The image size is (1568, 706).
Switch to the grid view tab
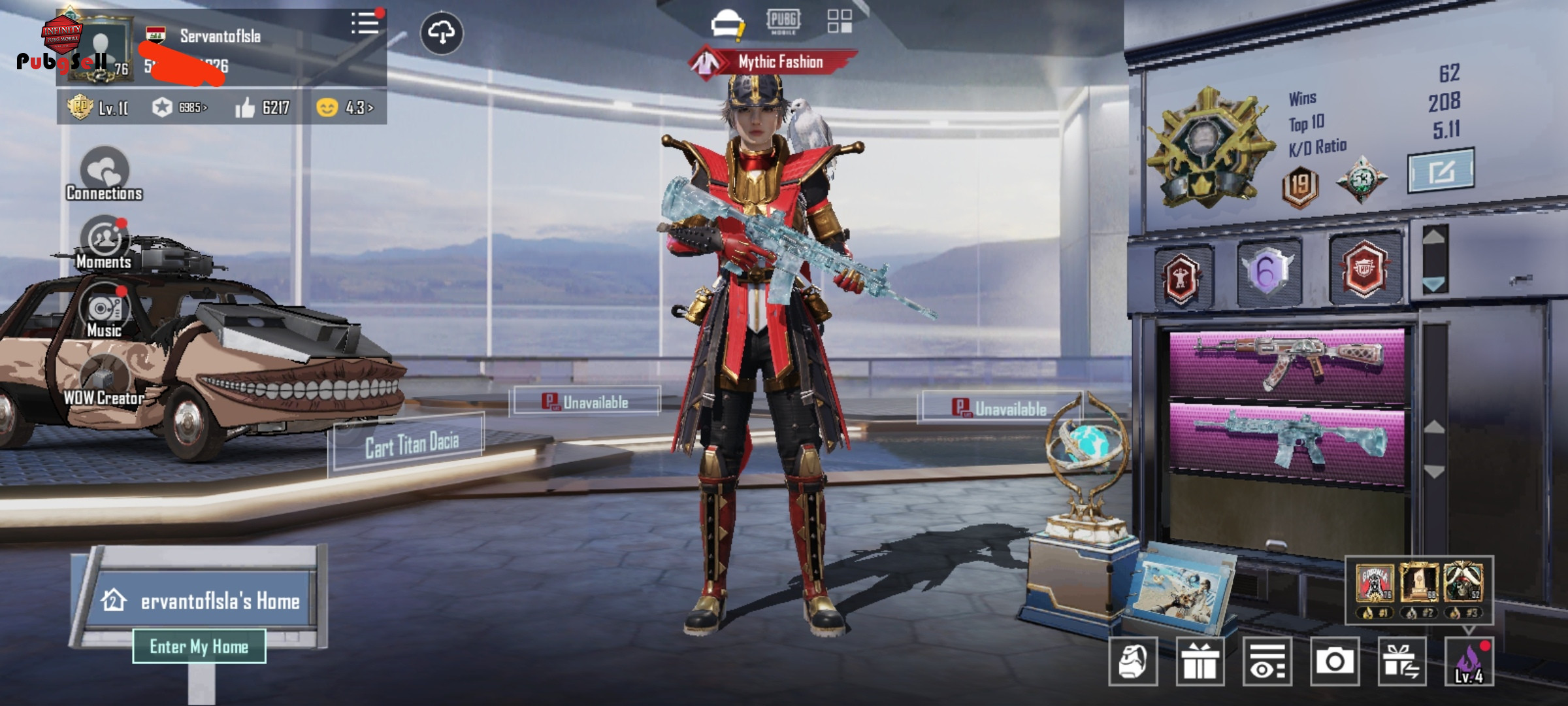(x=839, y=21)
